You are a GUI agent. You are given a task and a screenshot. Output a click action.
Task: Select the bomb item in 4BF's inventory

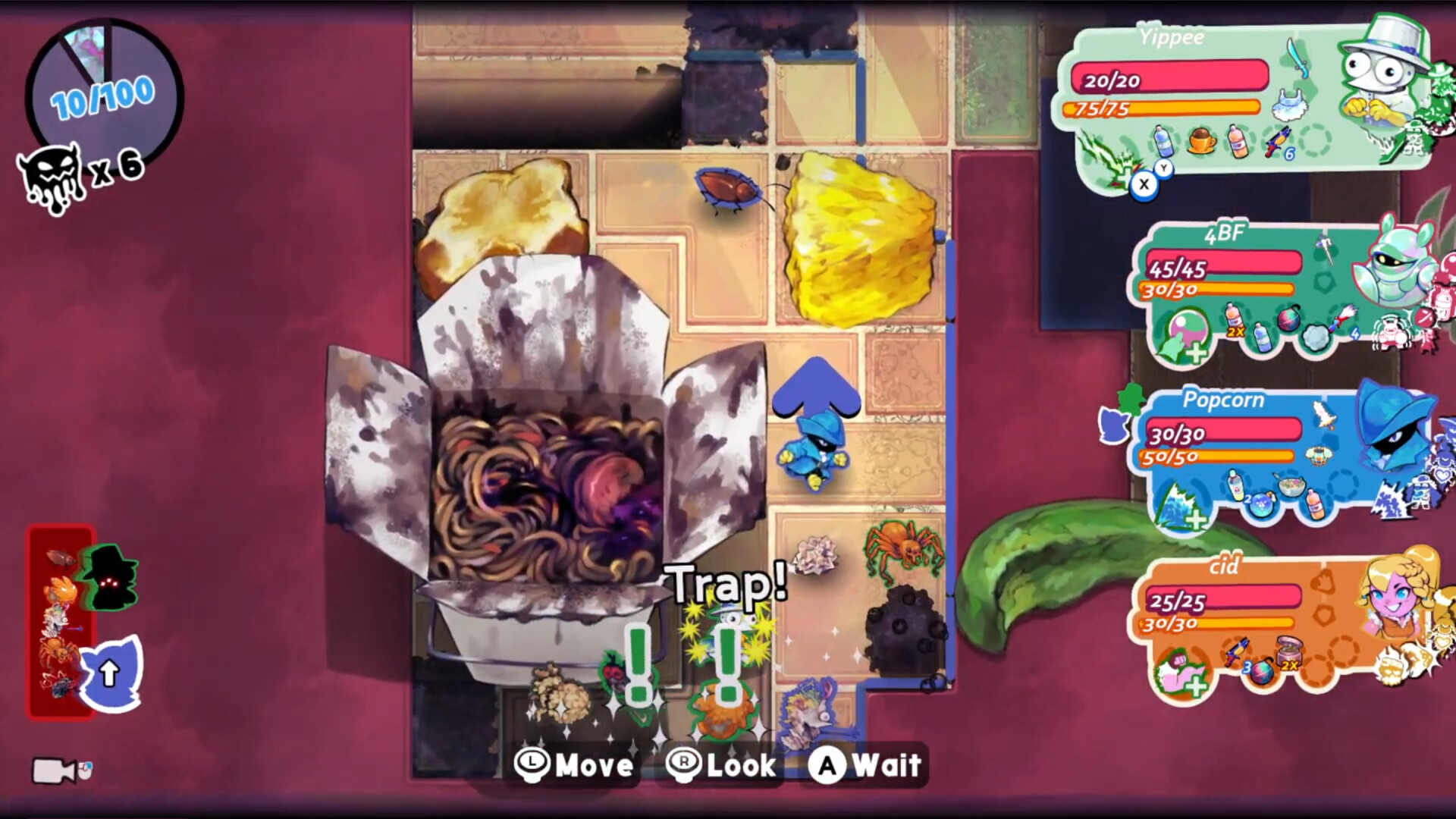[x=1288, y=320]
